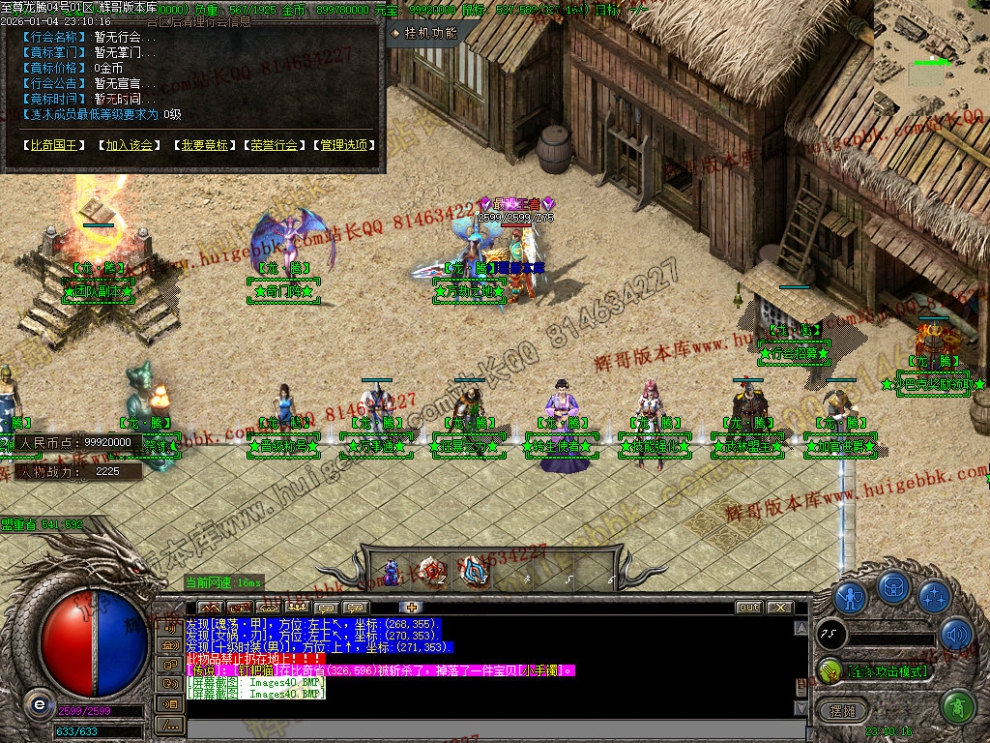Click the green 商 shop button
Image resolution: width=990 pixels, height=743 pixels.
pyautogui.click(x=959, y=707)
